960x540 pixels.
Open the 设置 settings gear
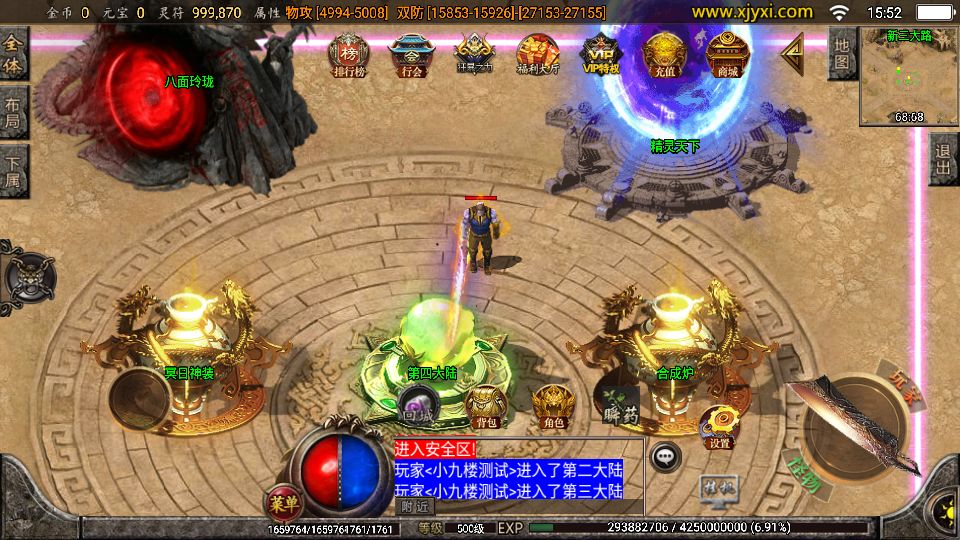pos(718,427)
